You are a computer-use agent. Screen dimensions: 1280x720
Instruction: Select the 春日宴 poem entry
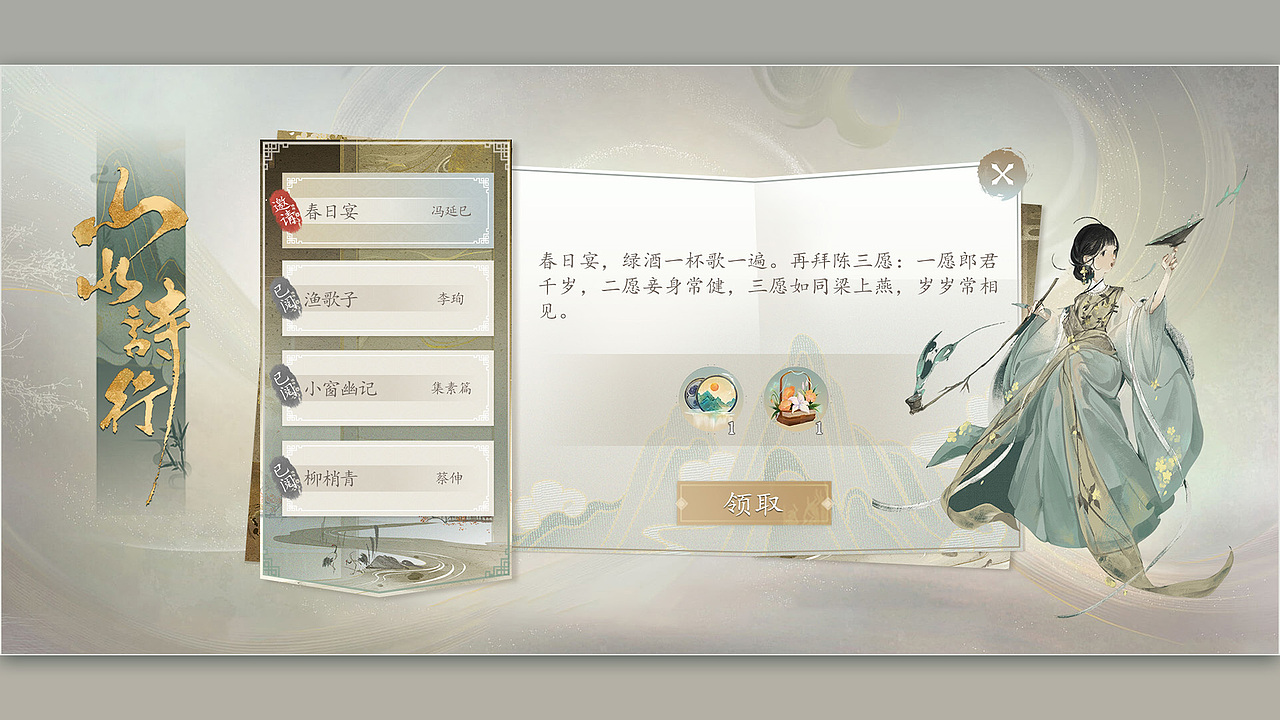point(390,210)
